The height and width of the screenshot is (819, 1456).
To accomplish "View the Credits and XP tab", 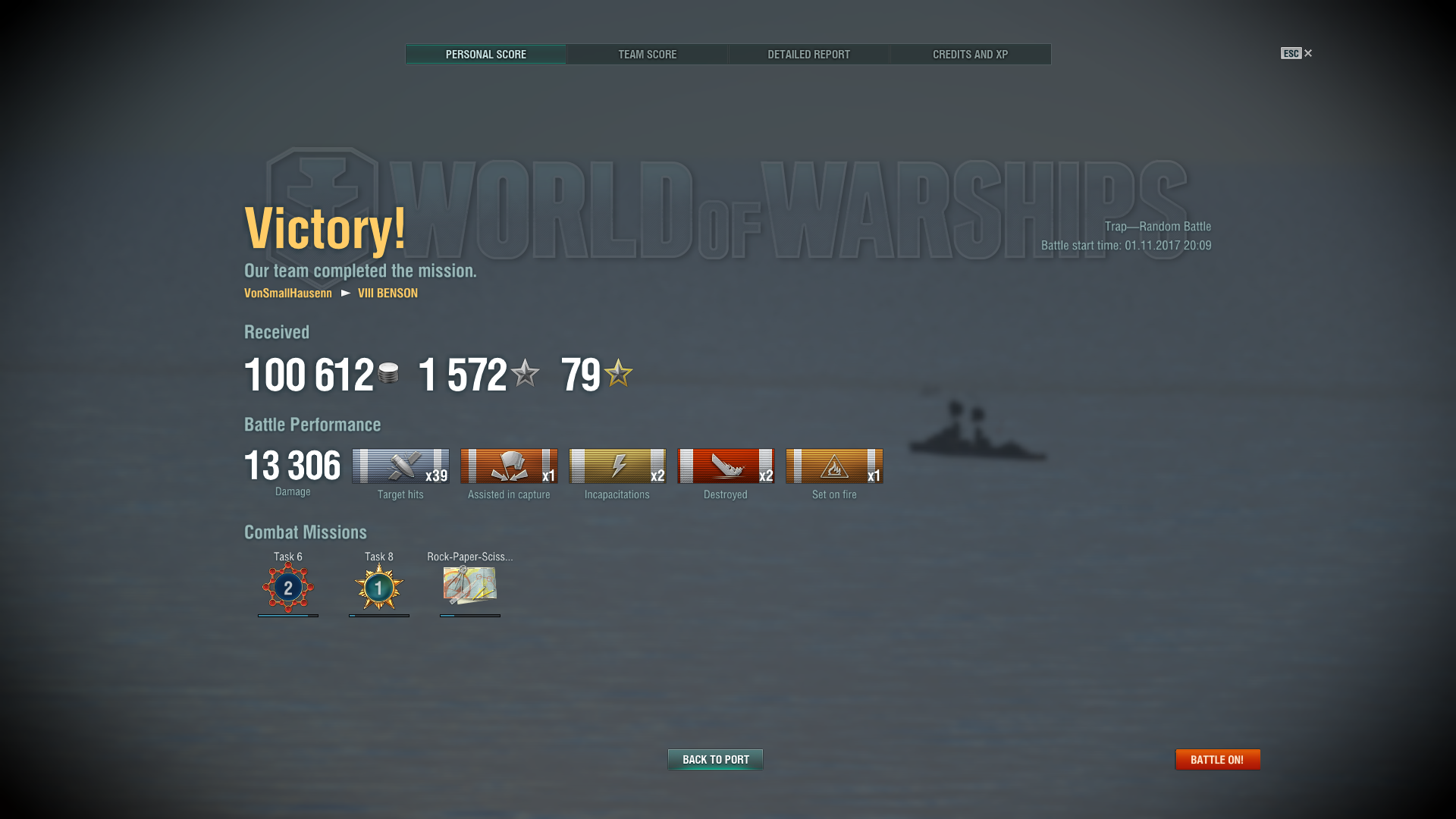I will coord(970,55).
